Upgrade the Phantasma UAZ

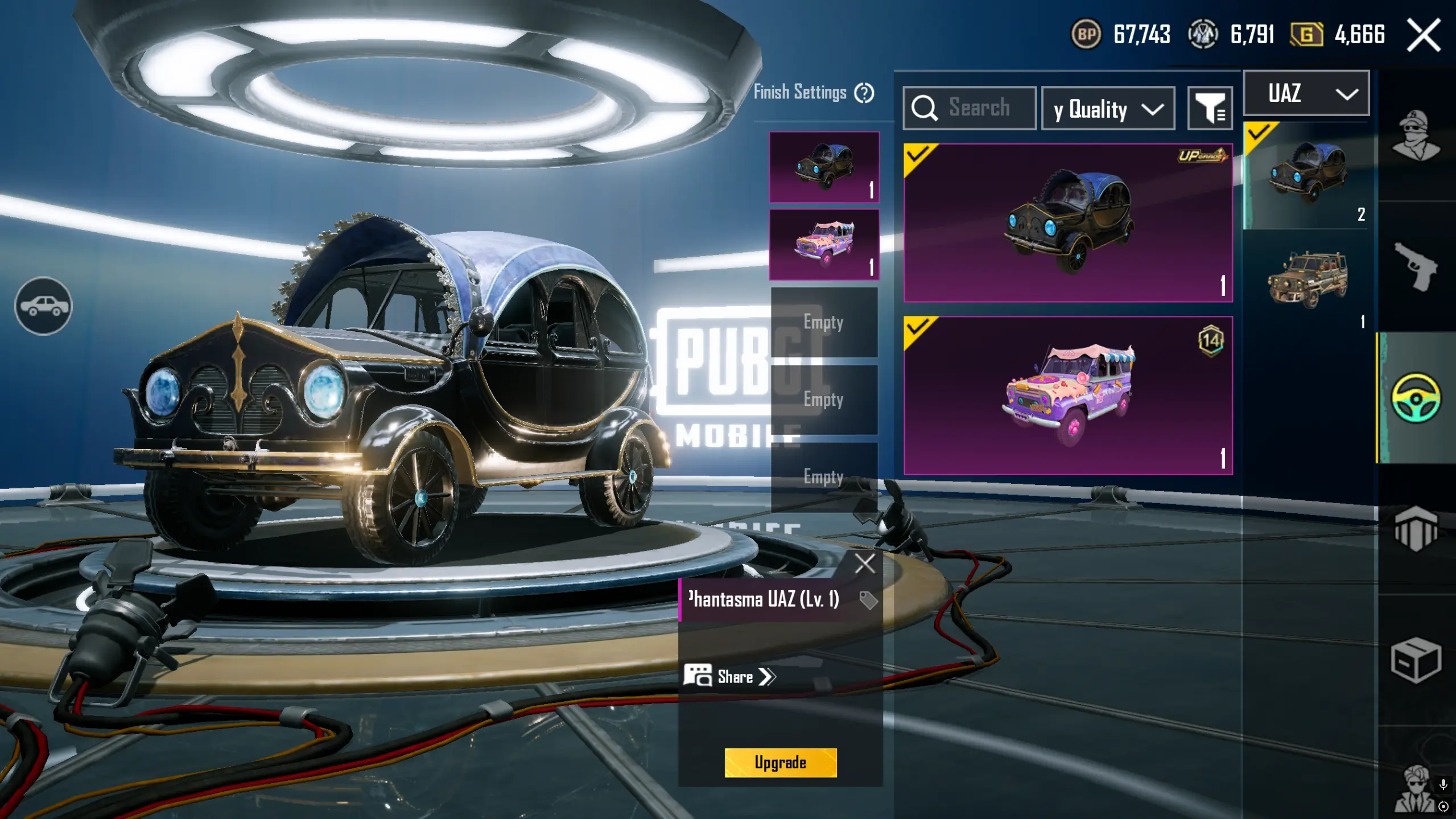pyautogui.click(x=780, y=762)
